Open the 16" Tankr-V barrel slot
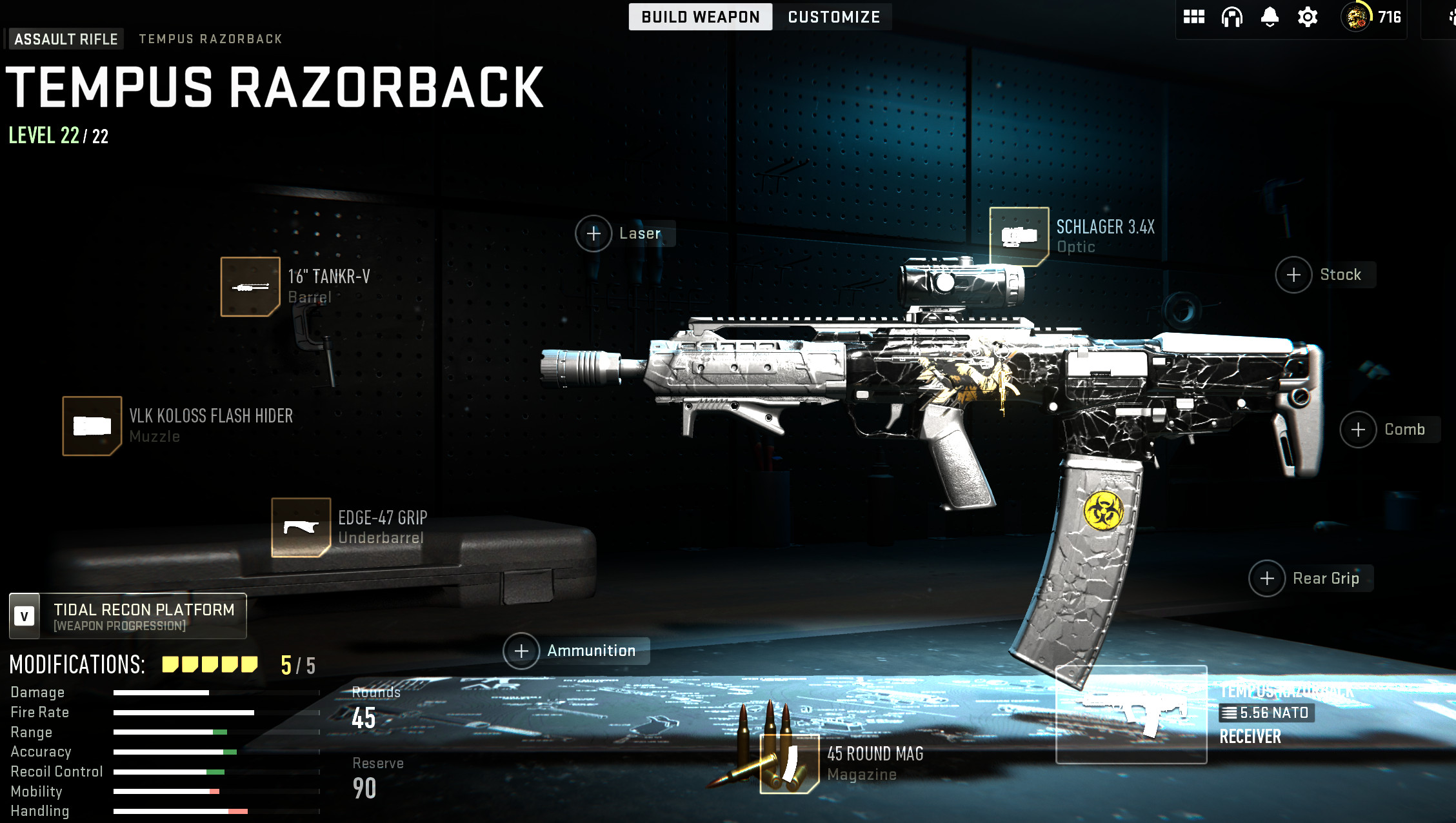Image resolution: width=1456 pixels, height=823 pixels. click(x=250, y=287)
